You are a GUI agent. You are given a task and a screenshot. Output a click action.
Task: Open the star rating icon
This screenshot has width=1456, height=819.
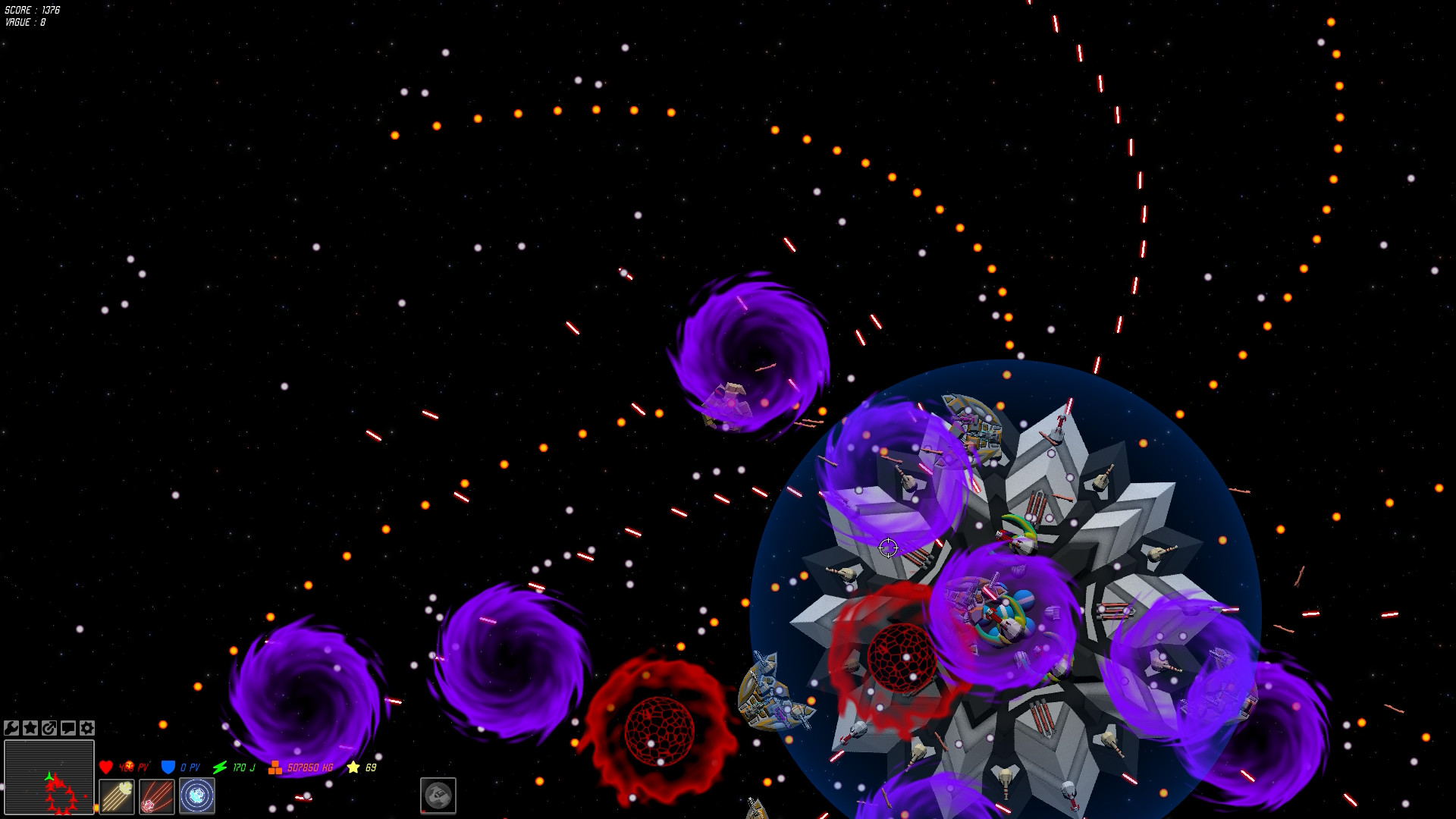(x=30, y=728)
